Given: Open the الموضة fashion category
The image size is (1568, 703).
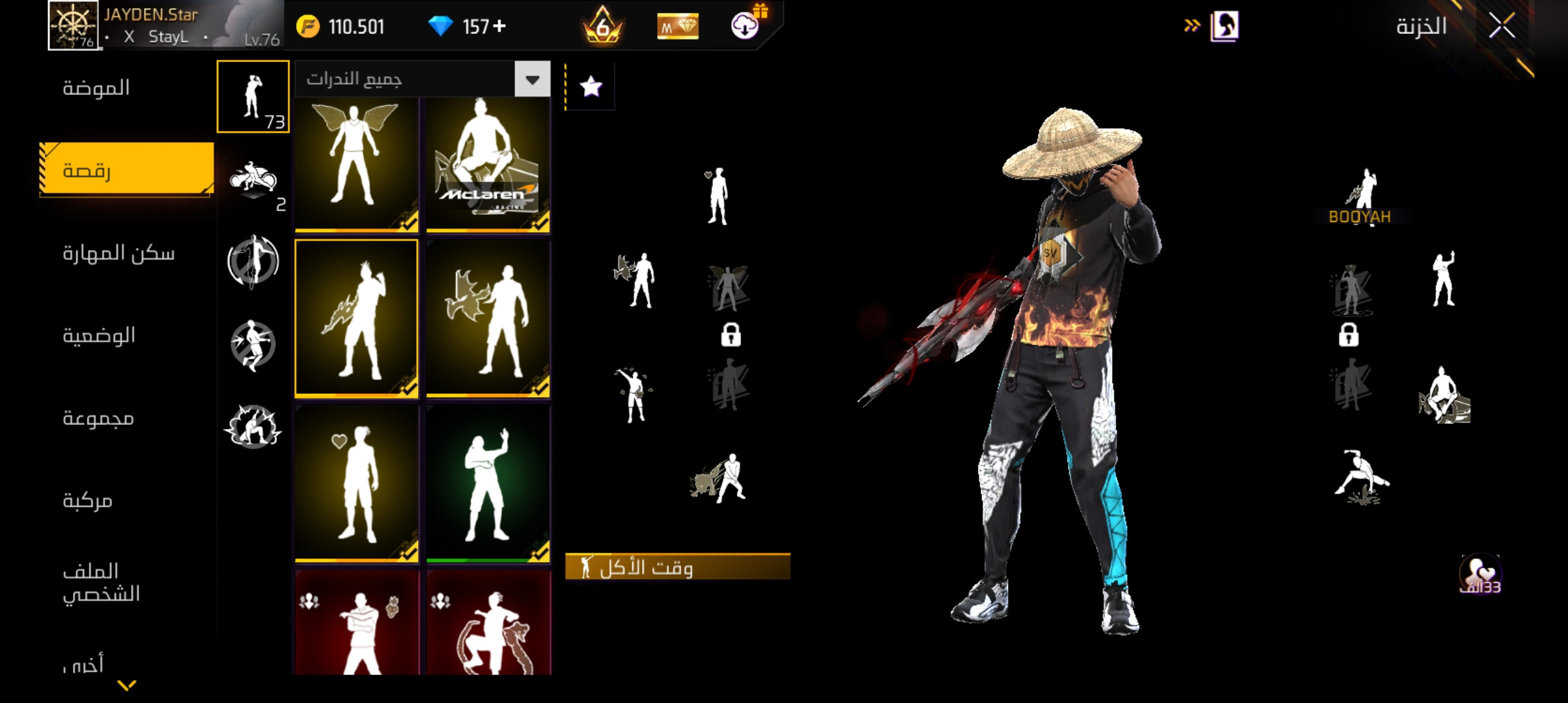Looking at the screenshot, I should 96,88.
